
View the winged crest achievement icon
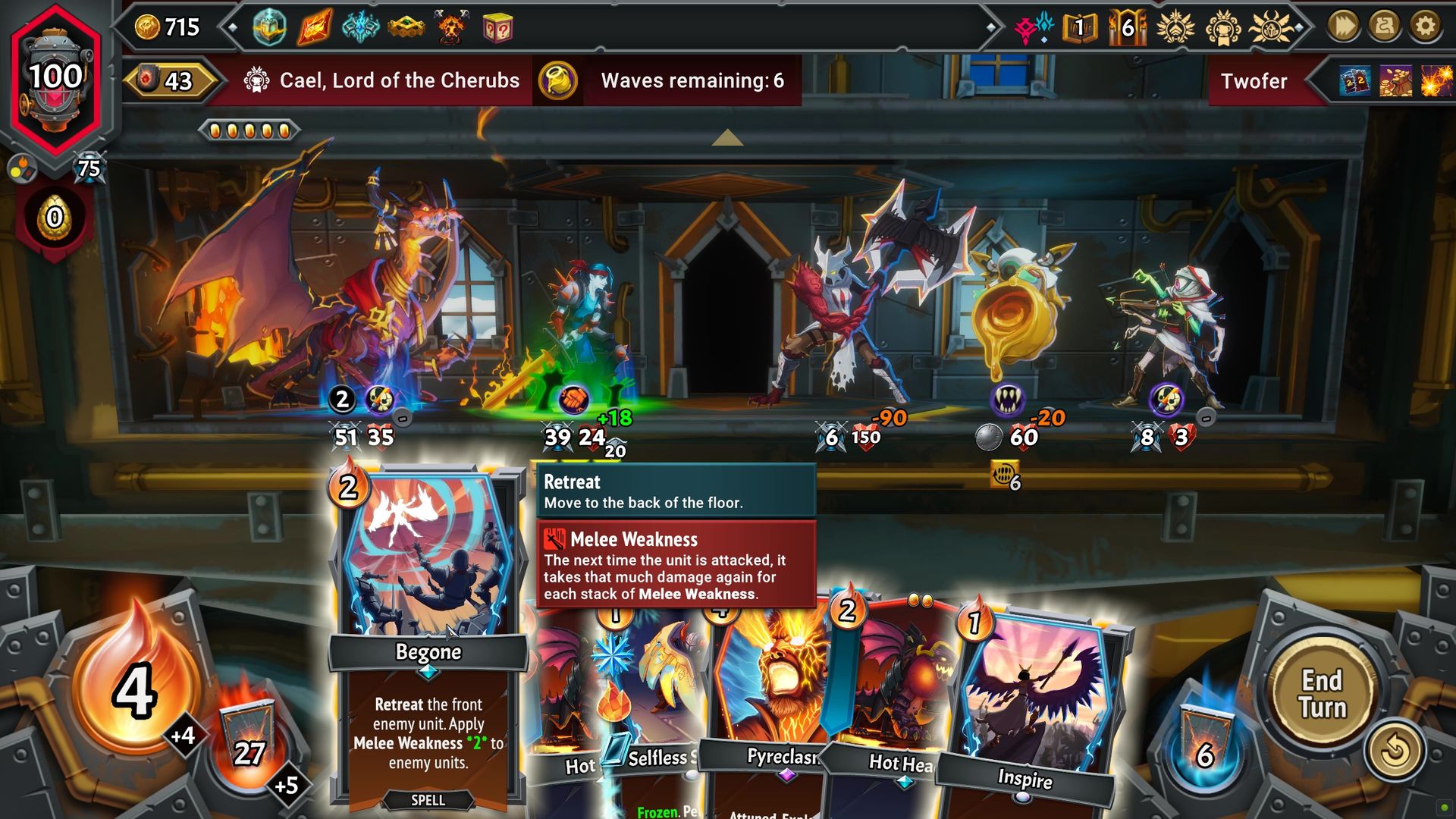[x=1176, y=27]
